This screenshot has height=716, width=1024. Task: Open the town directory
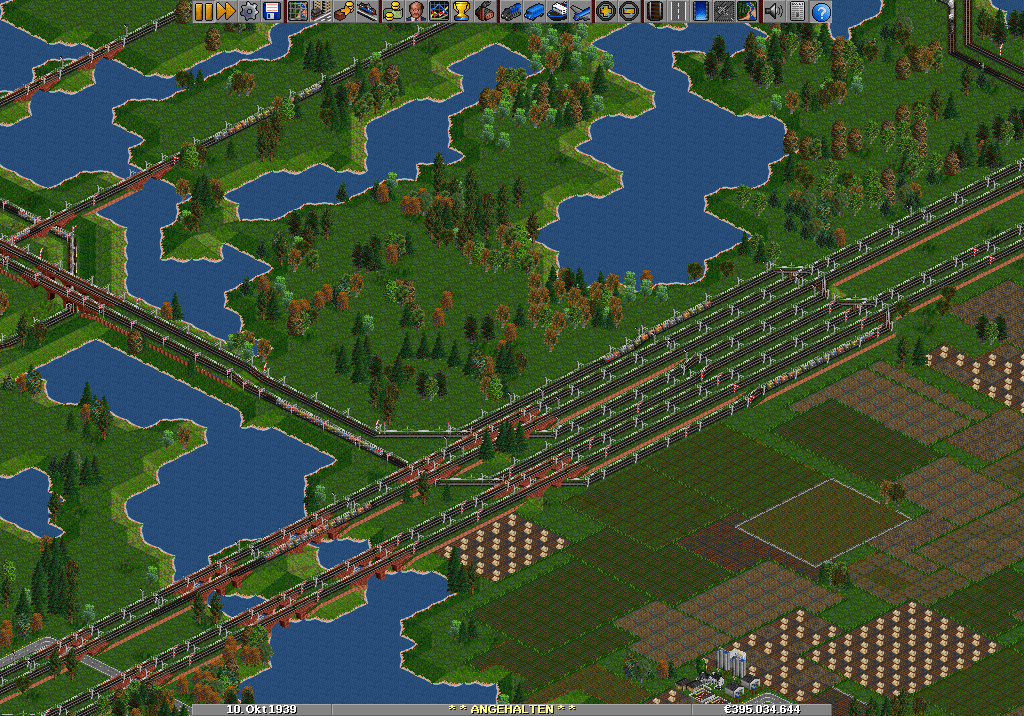pyautogui.click(x=320, y=11)
